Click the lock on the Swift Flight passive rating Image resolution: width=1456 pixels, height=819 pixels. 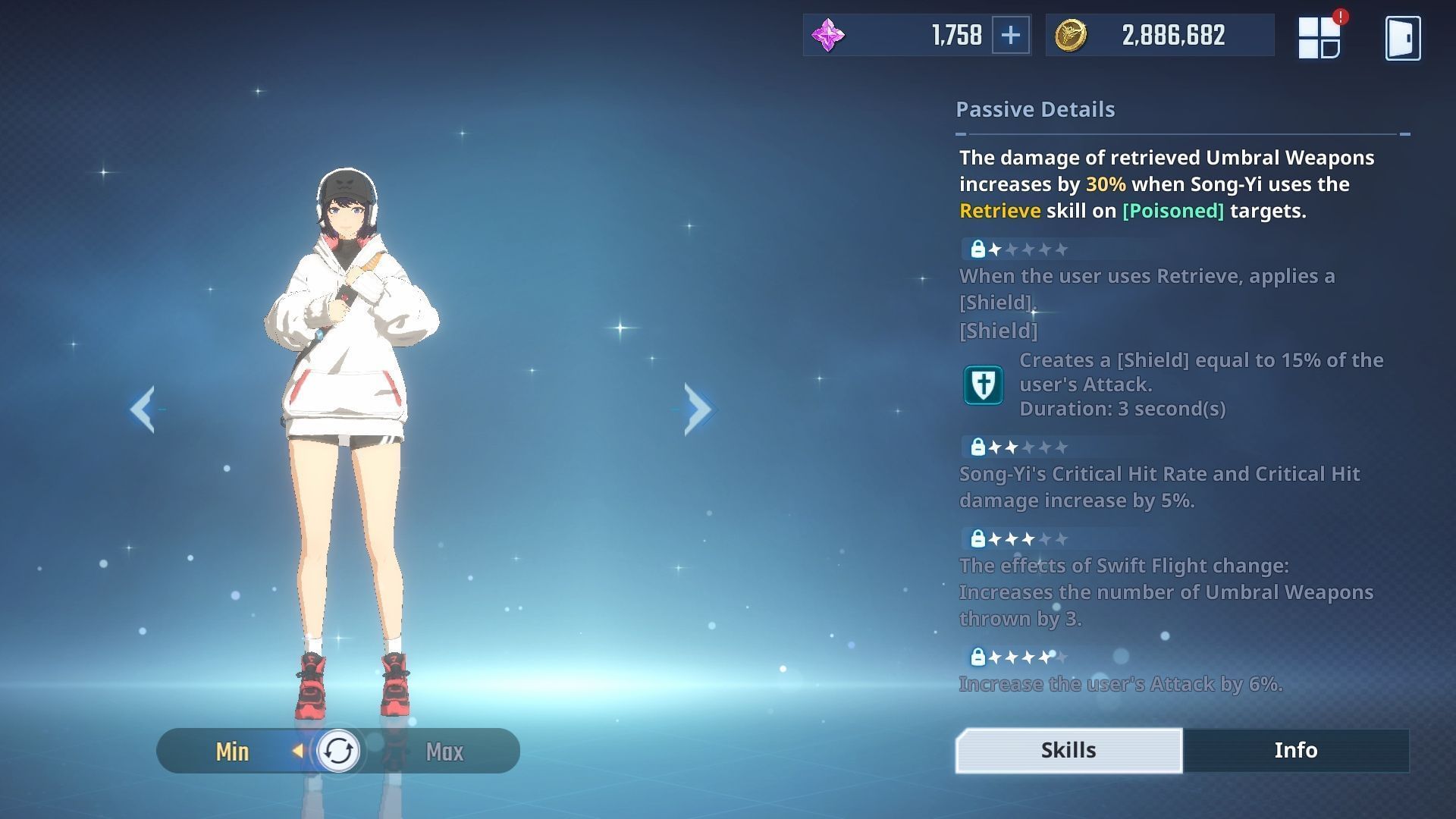[x=978, y=538]
